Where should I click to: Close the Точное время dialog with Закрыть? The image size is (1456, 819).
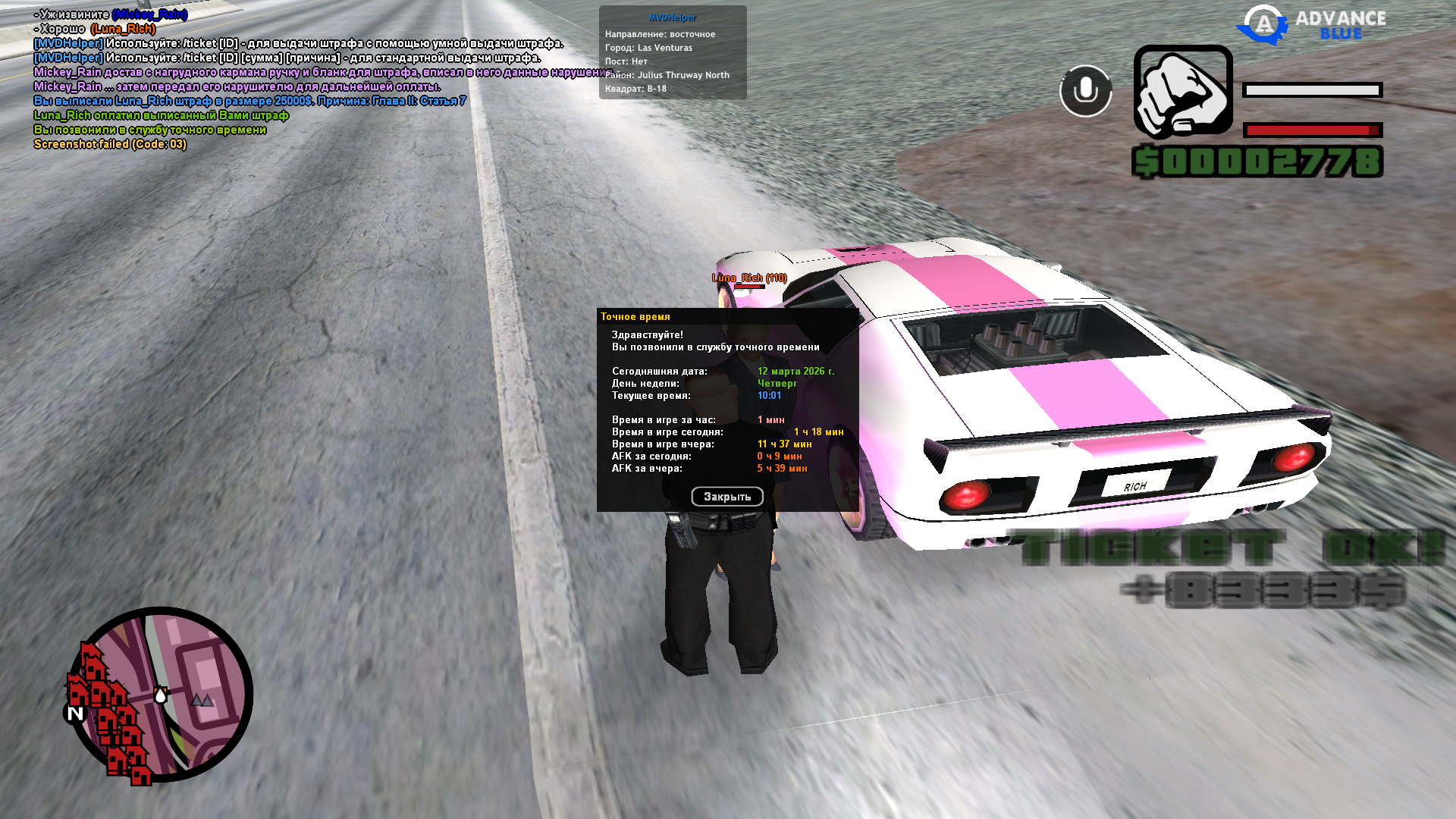point(726,497)
